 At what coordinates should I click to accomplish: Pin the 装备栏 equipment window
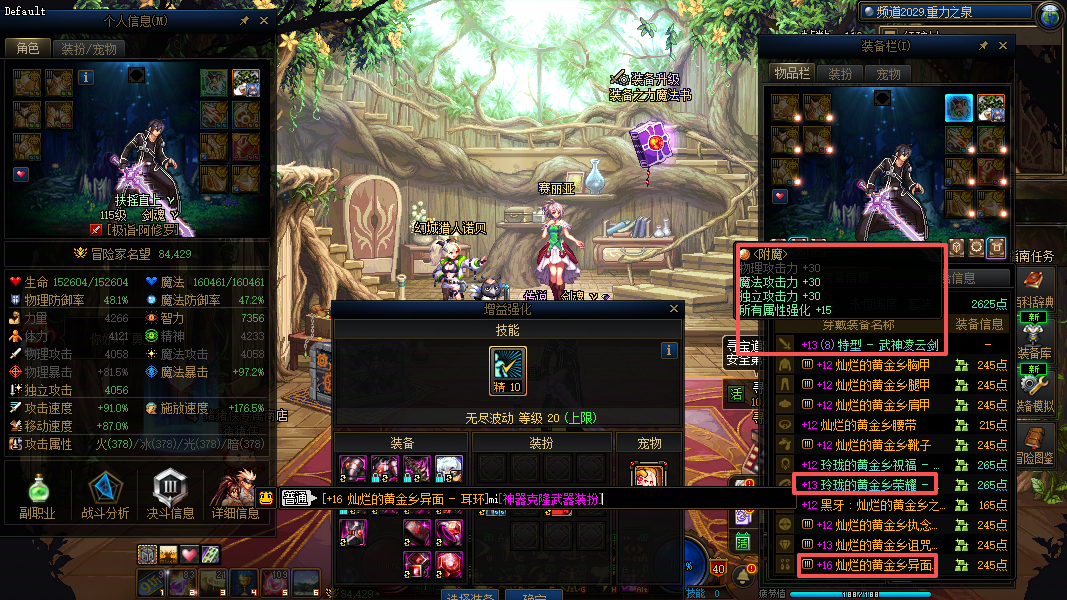983,46
